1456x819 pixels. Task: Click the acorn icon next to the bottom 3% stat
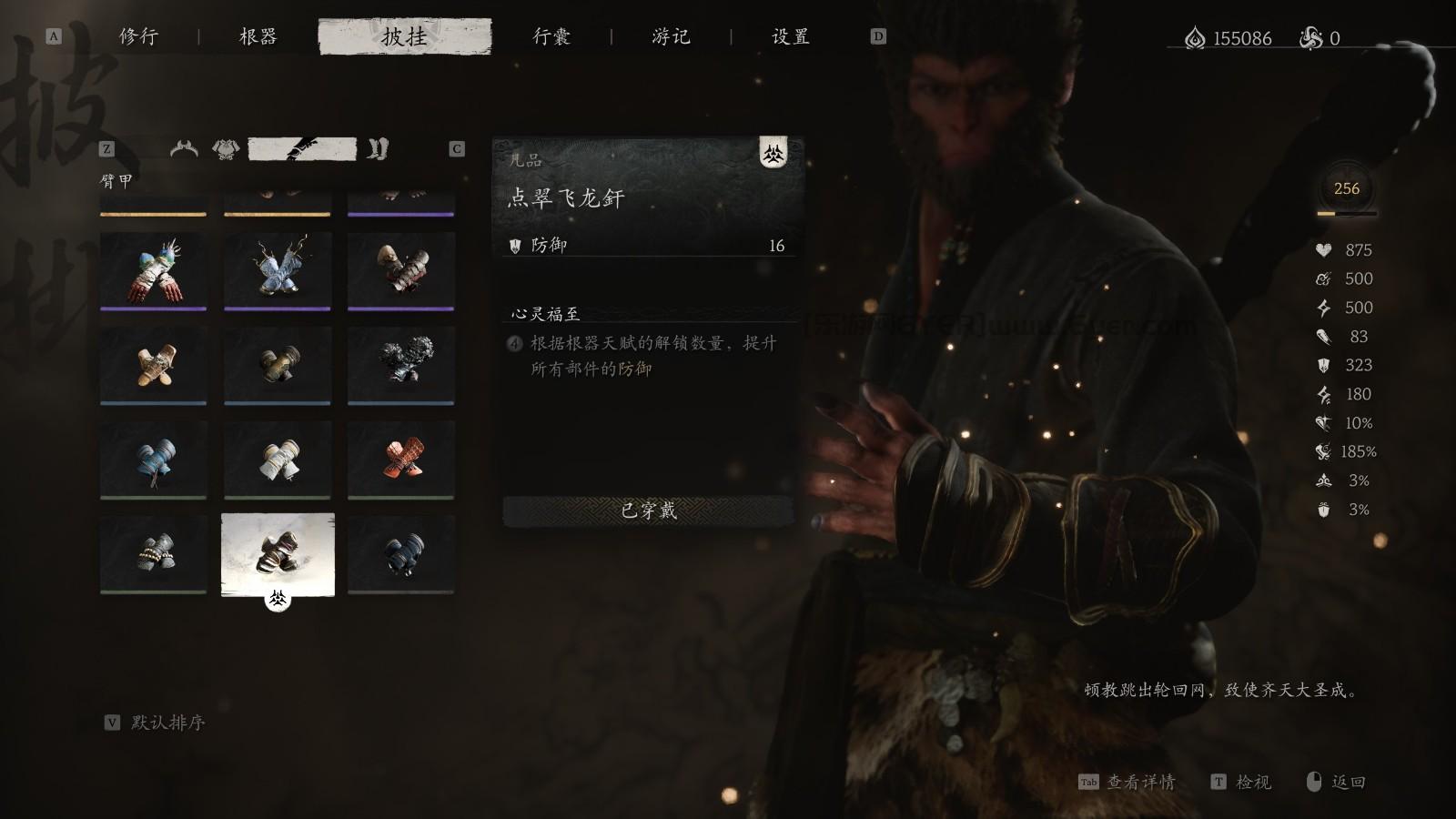click(1326, 510)
